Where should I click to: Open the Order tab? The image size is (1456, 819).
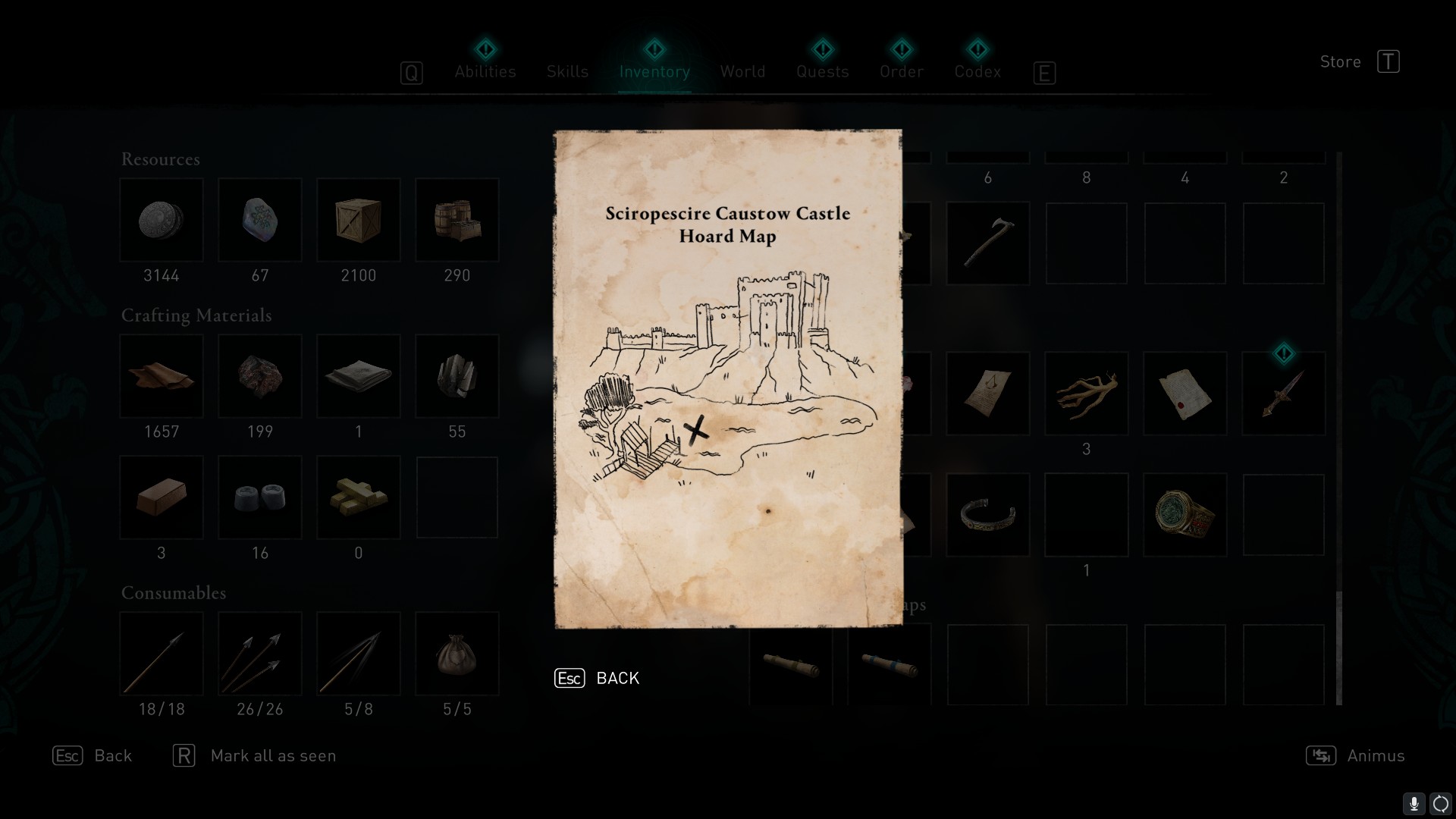click(902, 71)
